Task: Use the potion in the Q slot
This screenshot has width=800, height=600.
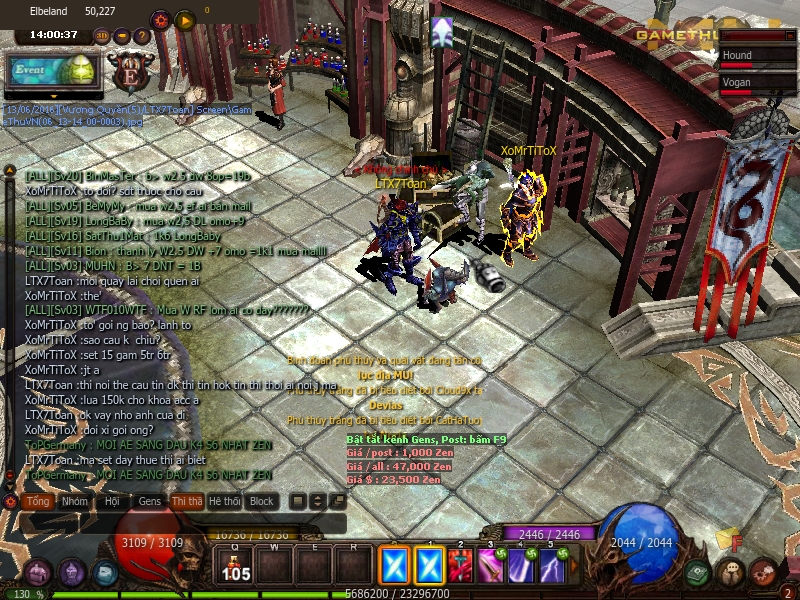Action: click(236, 567)
